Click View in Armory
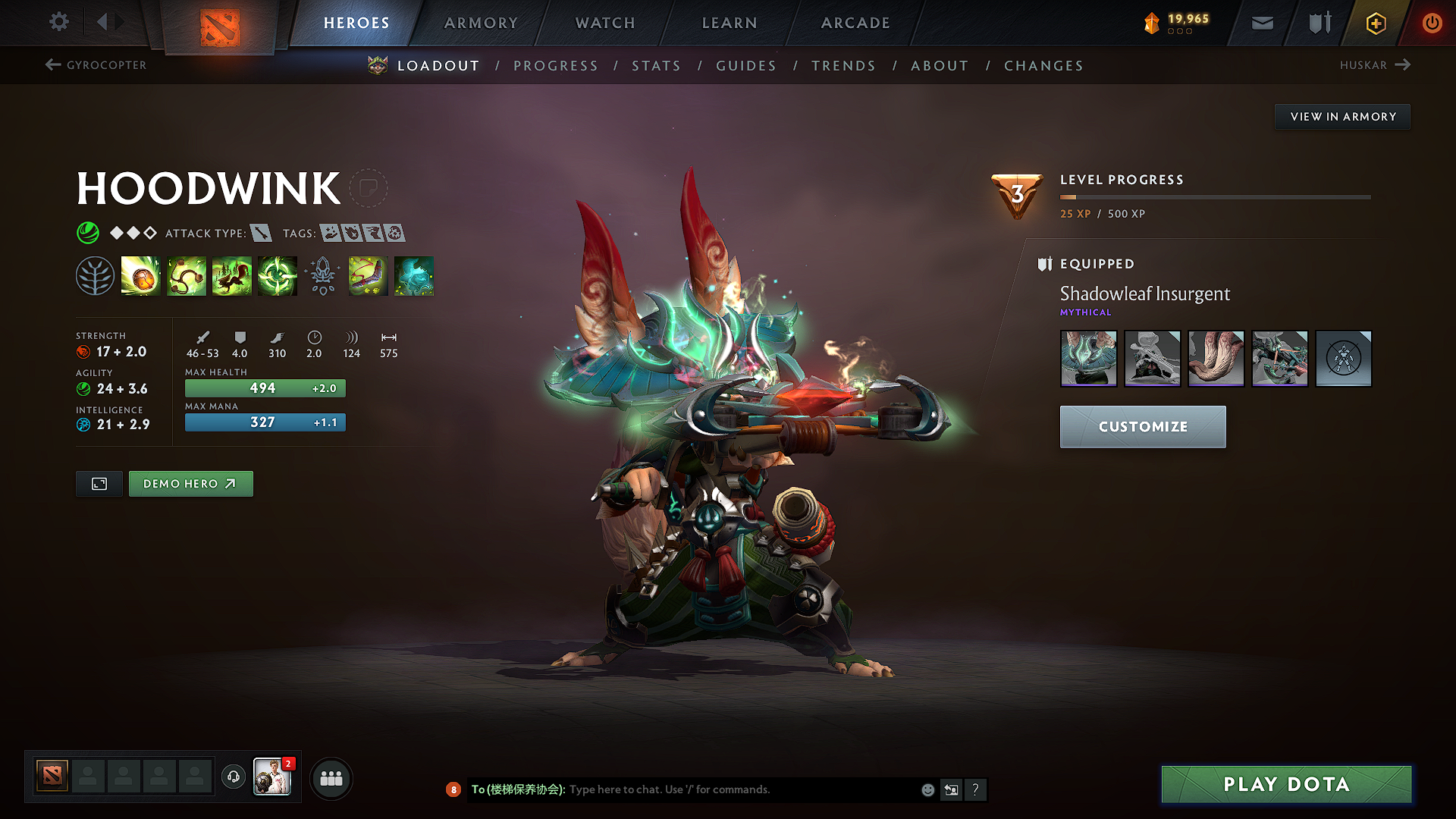The height and width of the screenshot is (819, 1456). pos(1342,117)
